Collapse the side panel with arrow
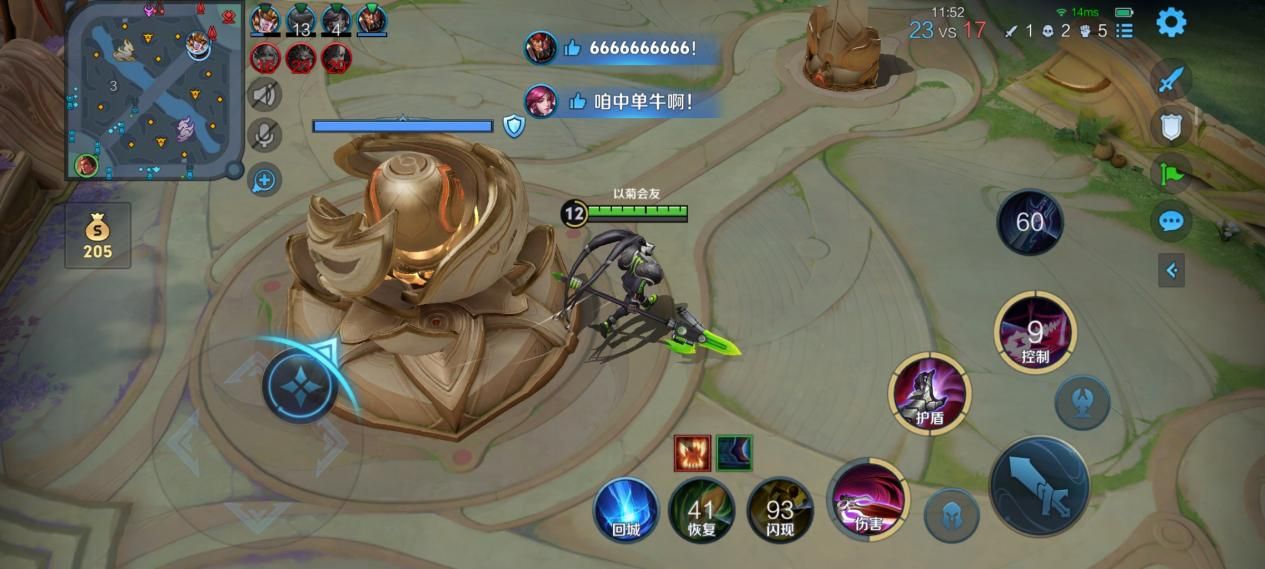Image resolution: width=1265 pixels, height=569 pixels. tap(1171, 270)
